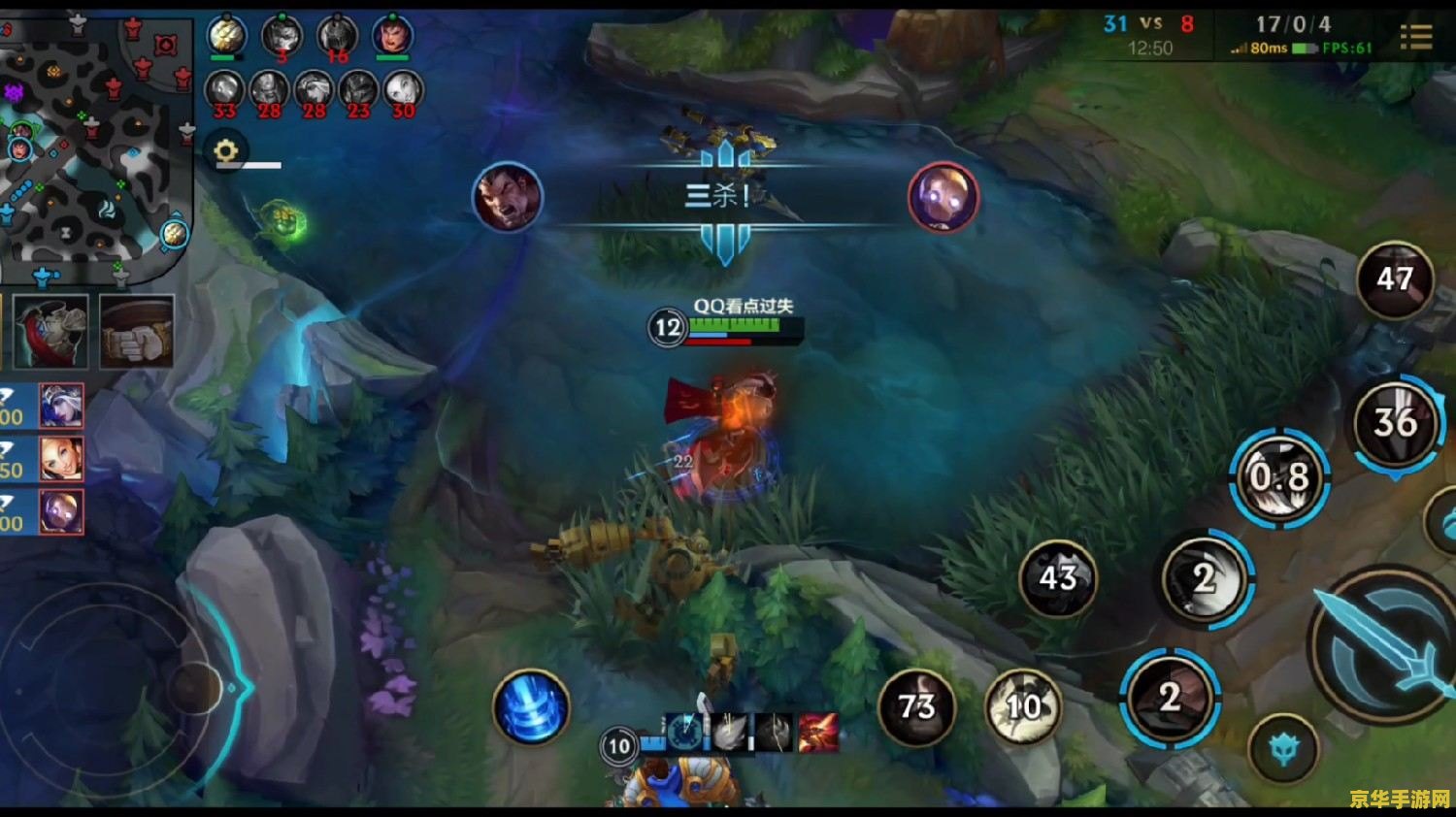This screenshot has height=817, width=1456.
Task: Select the white-haired enemy bounty portrait
Action: click(x=61, y=406)
